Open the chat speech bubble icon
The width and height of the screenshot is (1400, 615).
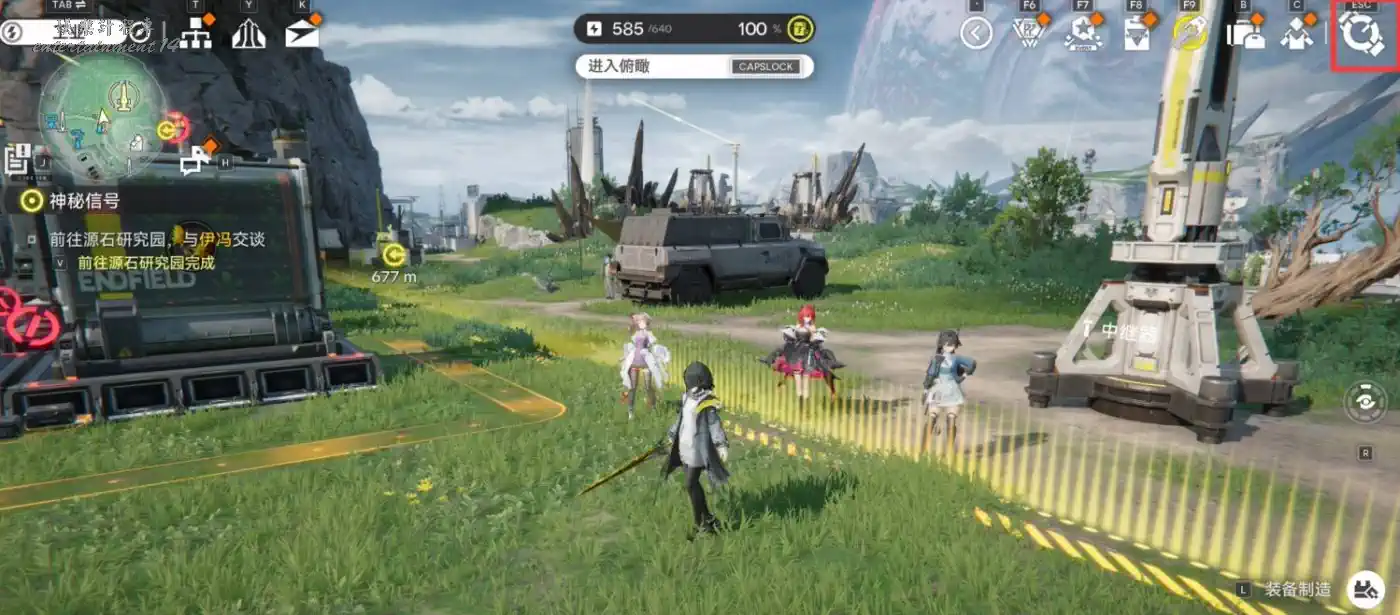[195, 159]
